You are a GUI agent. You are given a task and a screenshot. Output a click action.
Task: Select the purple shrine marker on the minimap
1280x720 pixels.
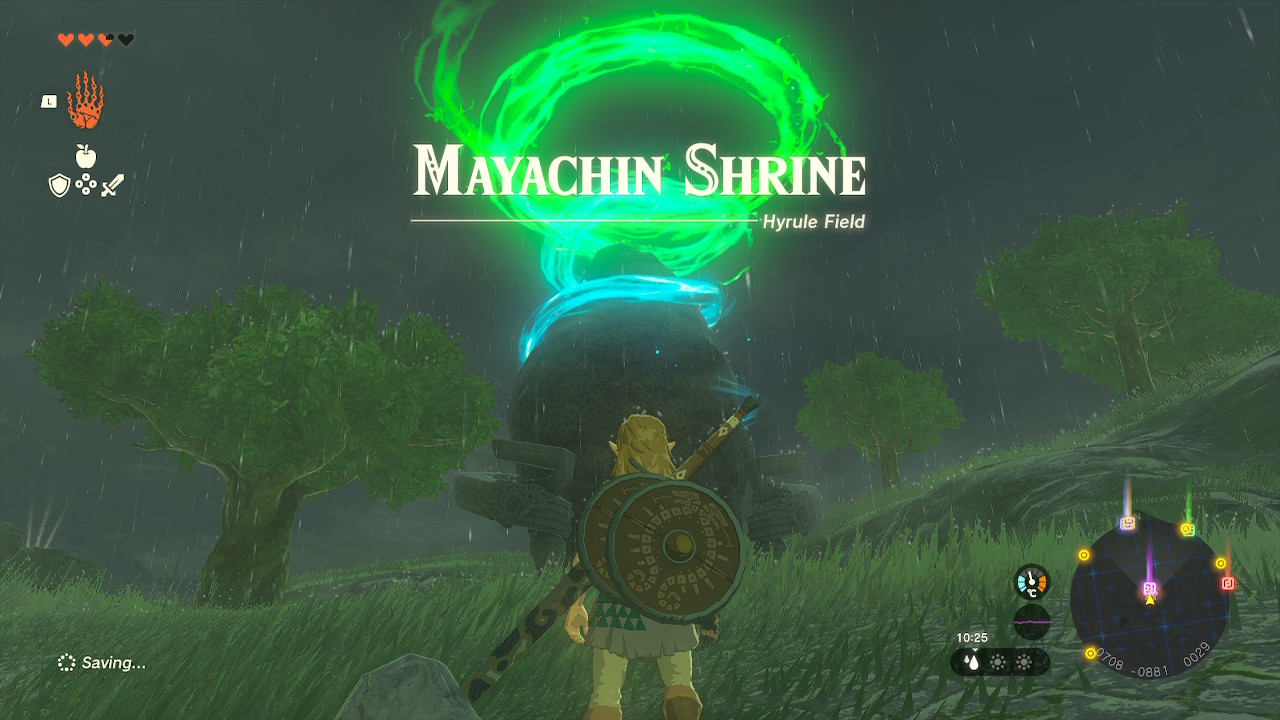[1150, 587]
